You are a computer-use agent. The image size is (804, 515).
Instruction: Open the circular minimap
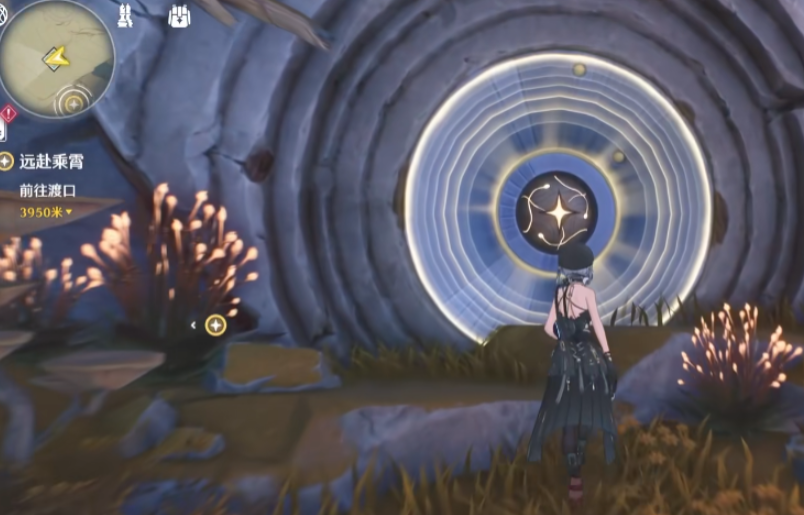coord(57,58)
